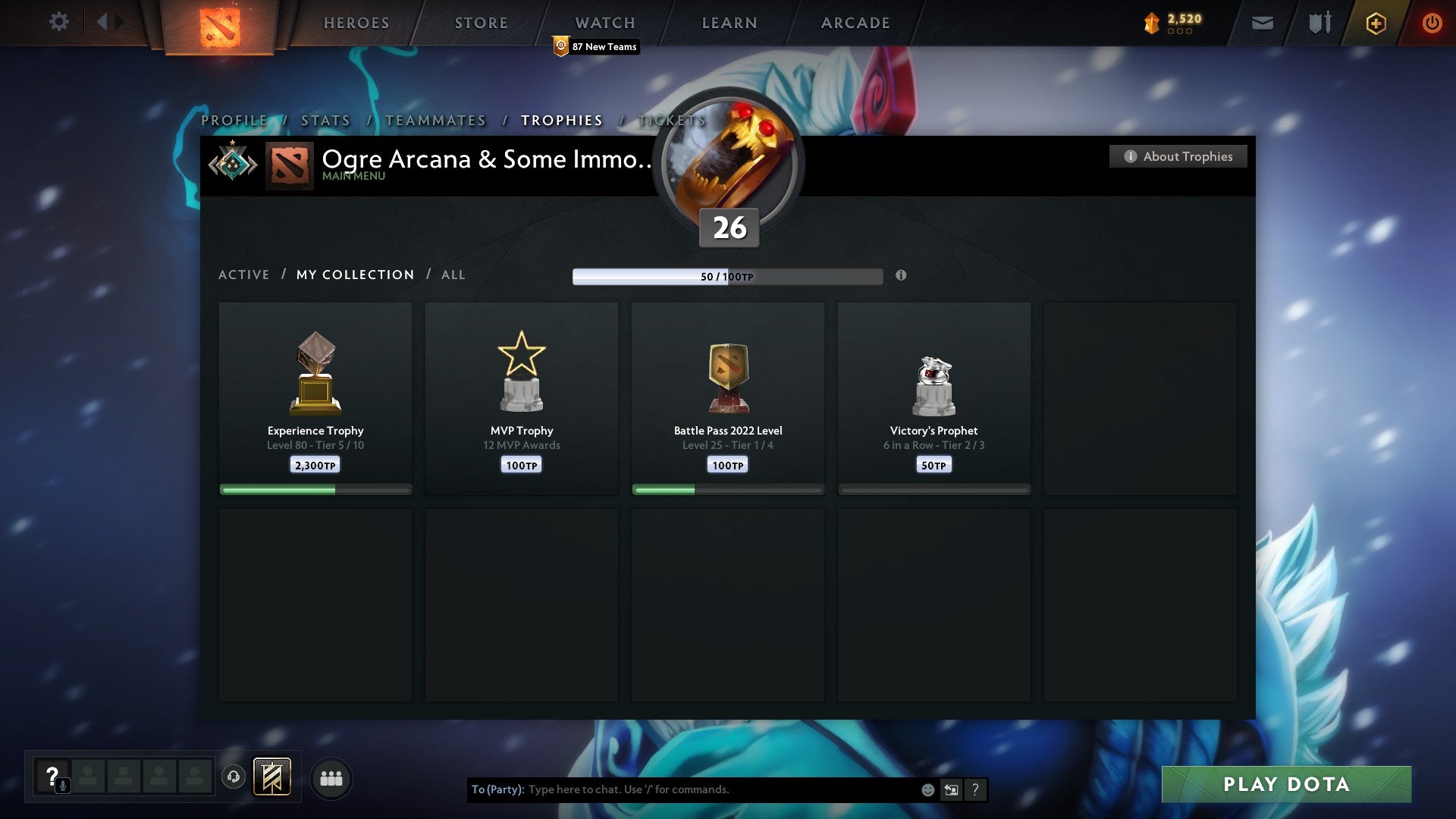This screenshot has height=819, width=1456.
Task: Click the 50/100TP trophy progress bar
Action: click(x=727, y=276)
